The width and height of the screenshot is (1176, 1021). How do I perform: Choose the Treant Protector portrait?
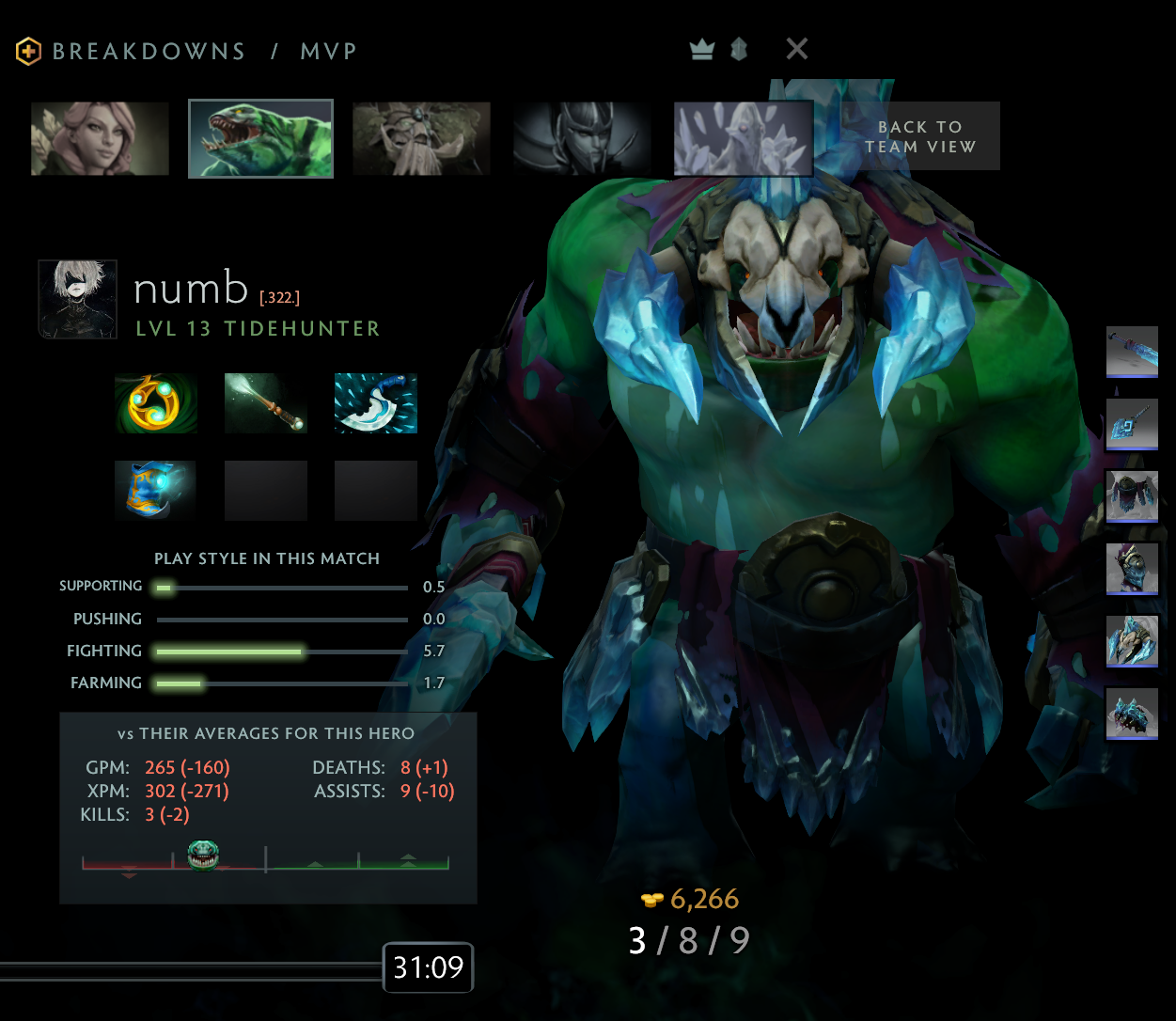point(421,138)
